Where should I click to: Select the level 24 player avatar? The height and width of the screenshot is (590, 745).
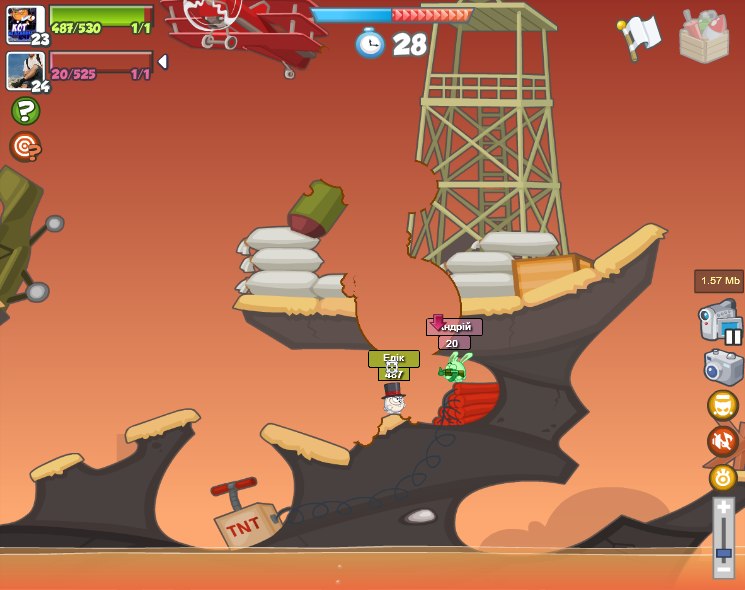coord(23,70)
